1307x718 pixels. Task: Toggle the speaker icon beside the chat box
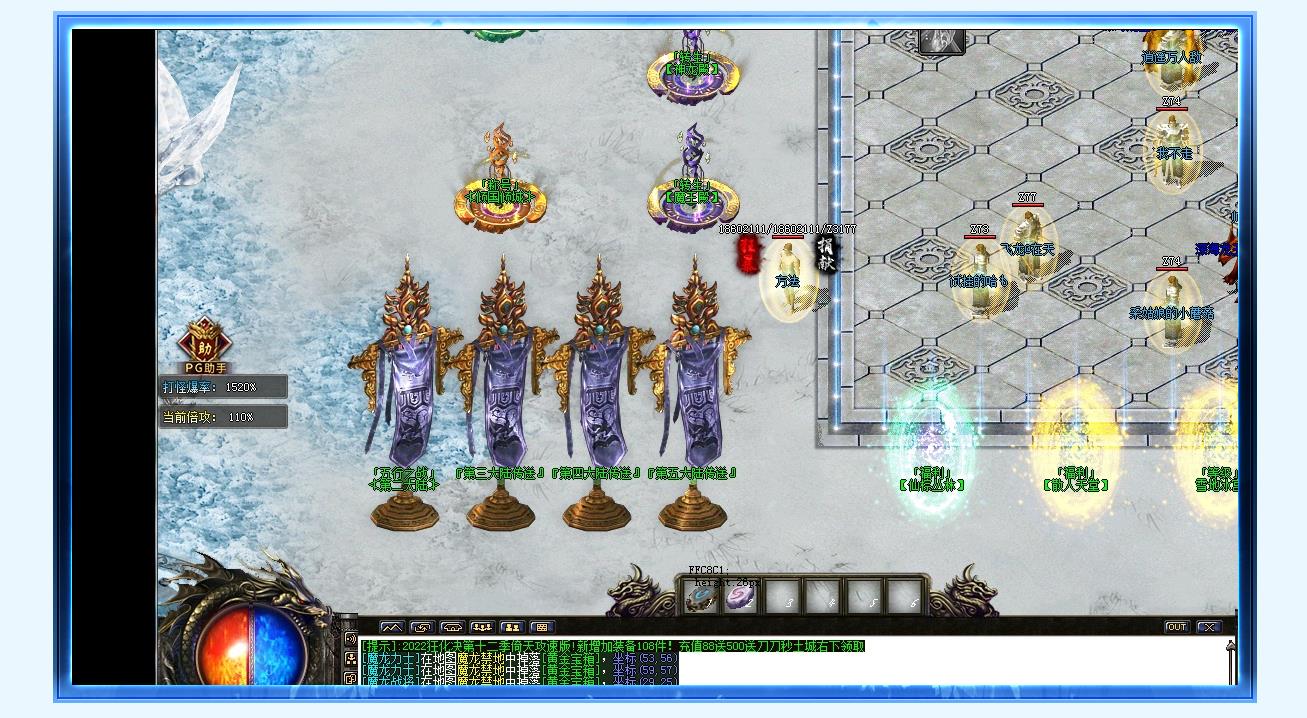(350, 640)
